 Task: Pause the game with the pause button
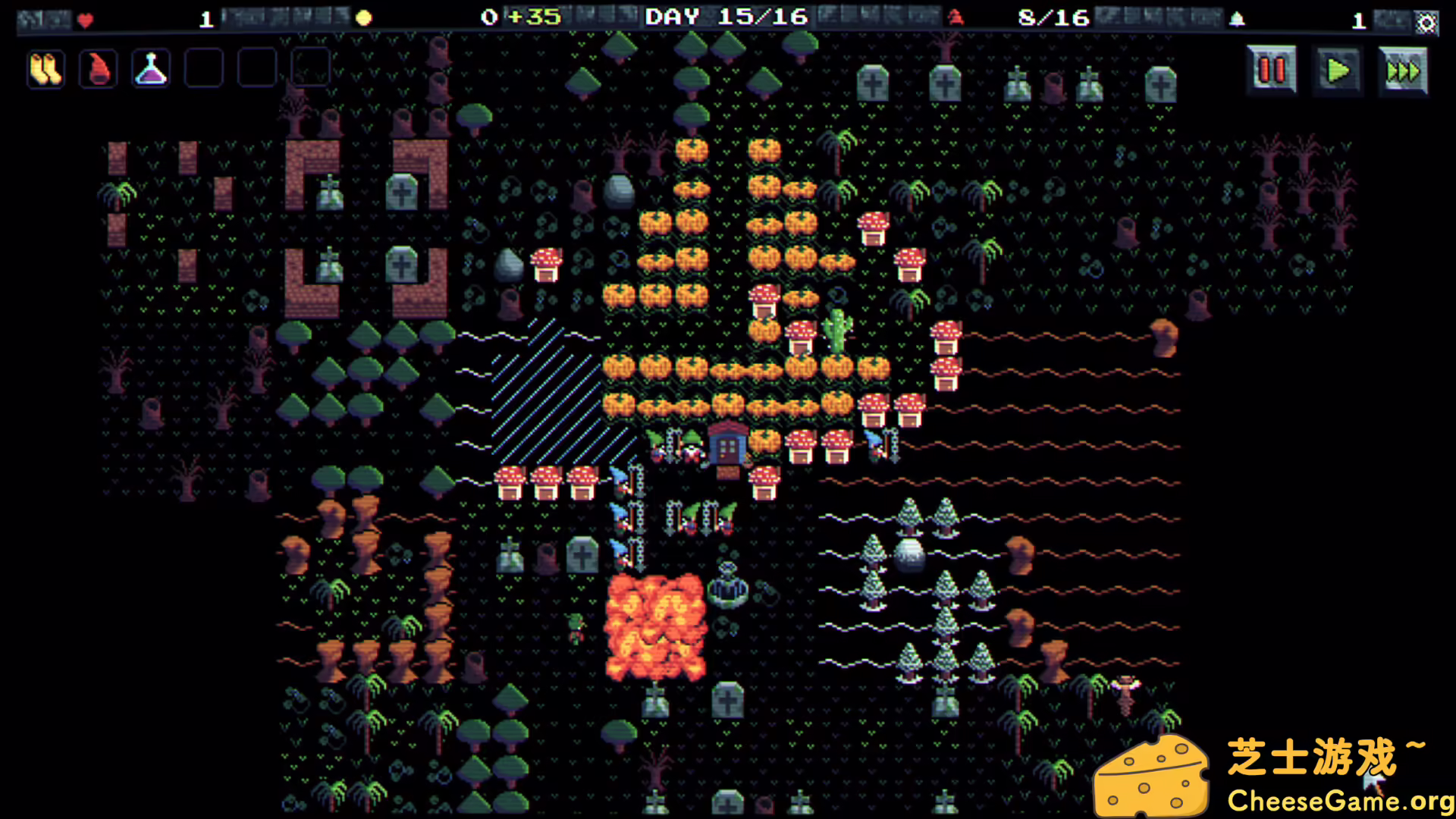(x=1271, y=69)
